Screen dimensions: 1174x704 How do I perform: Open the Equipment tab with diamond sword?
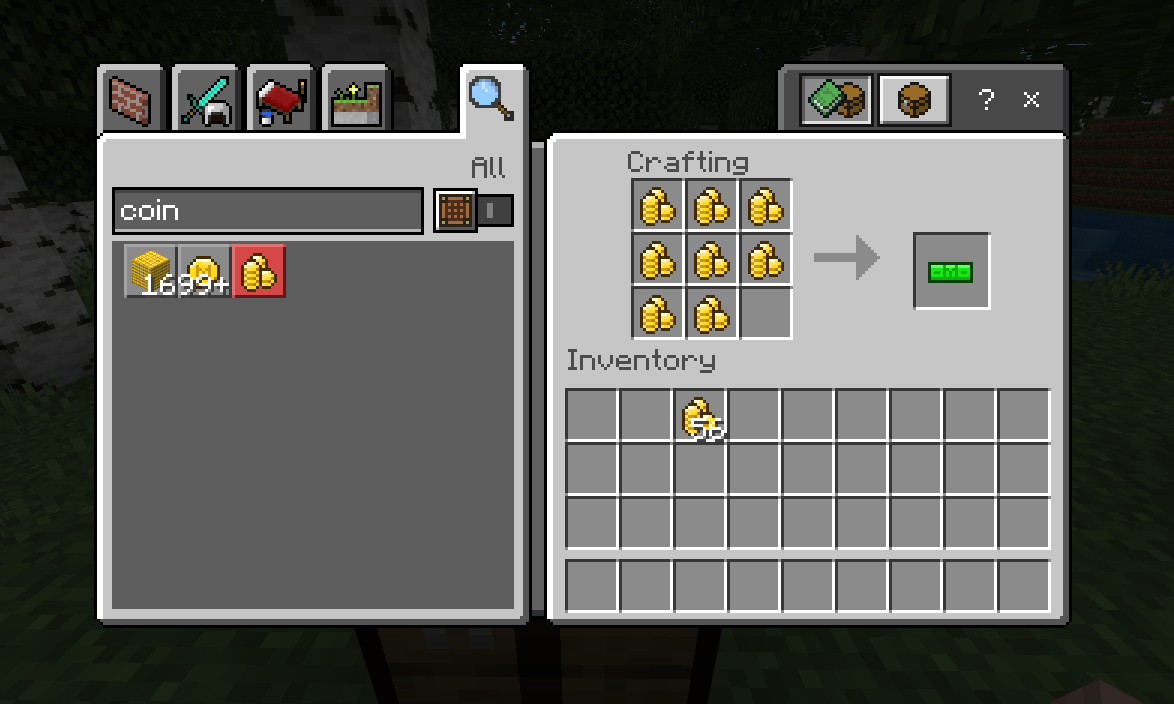tap(205, 100)
